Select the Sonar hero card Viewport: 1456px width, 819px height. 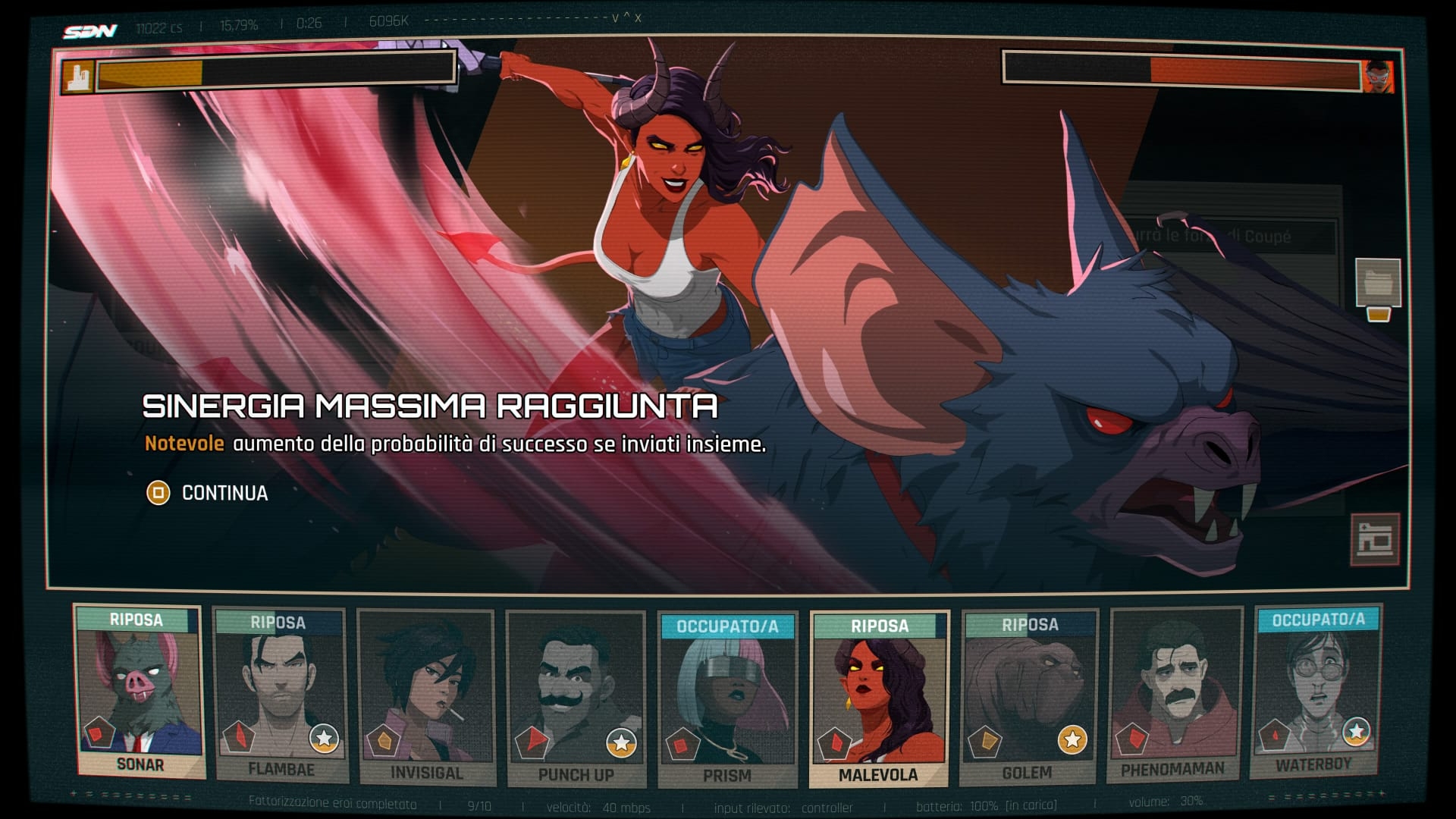pyautogui.click(x=139, y=692)
